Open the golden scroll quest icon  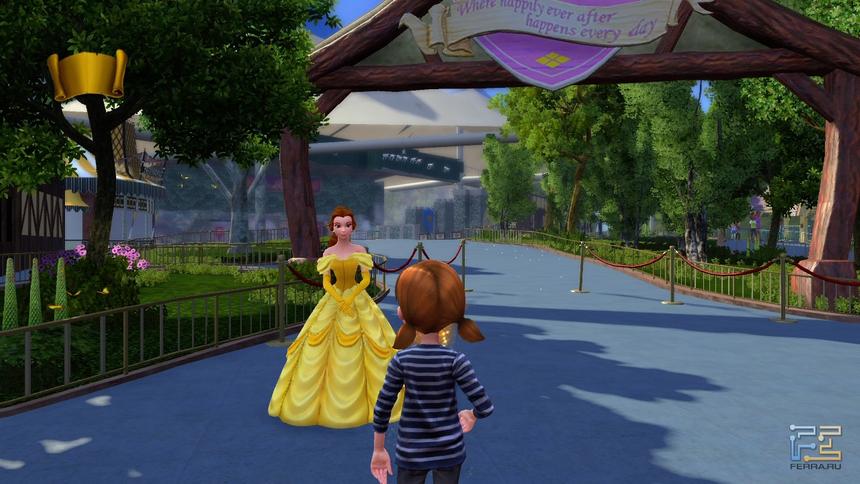[x=87, y=74]
